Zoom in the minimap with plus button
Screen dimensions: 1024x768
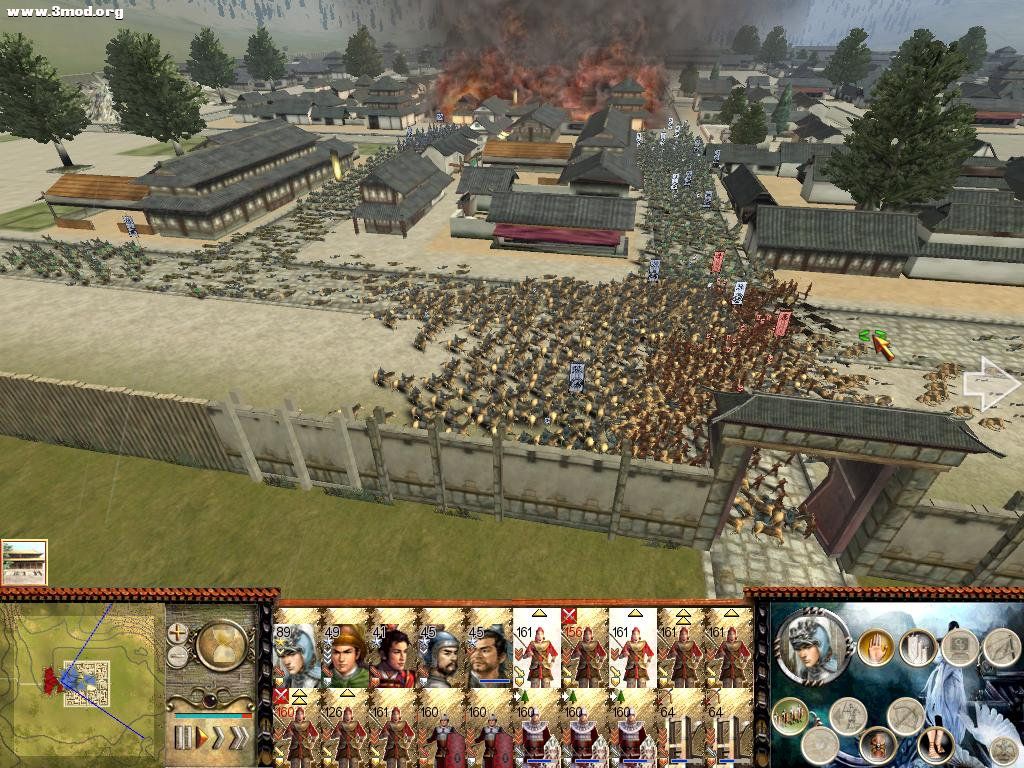[178, 633]
